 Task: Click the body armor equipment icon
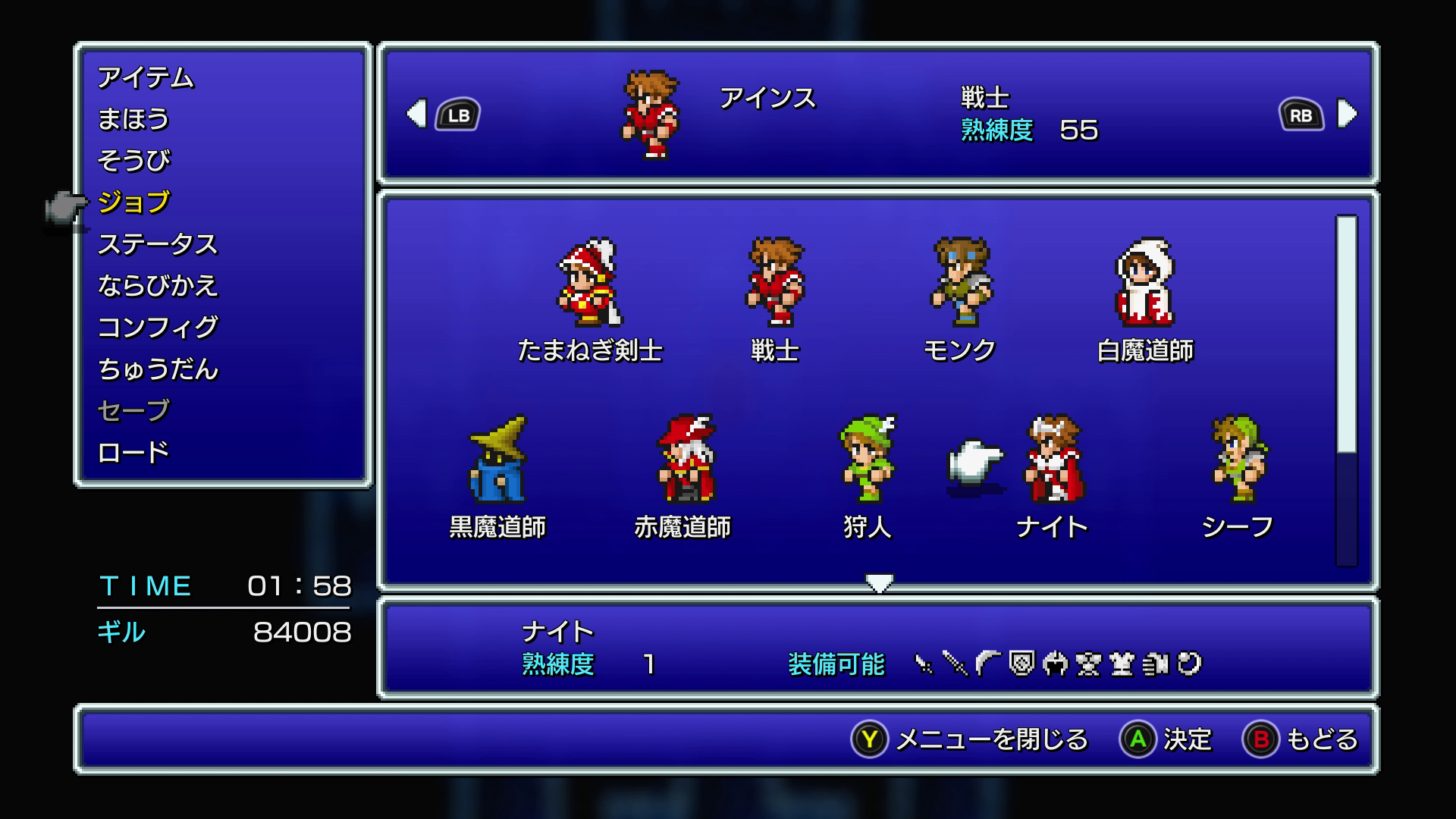coord(1121,665)
